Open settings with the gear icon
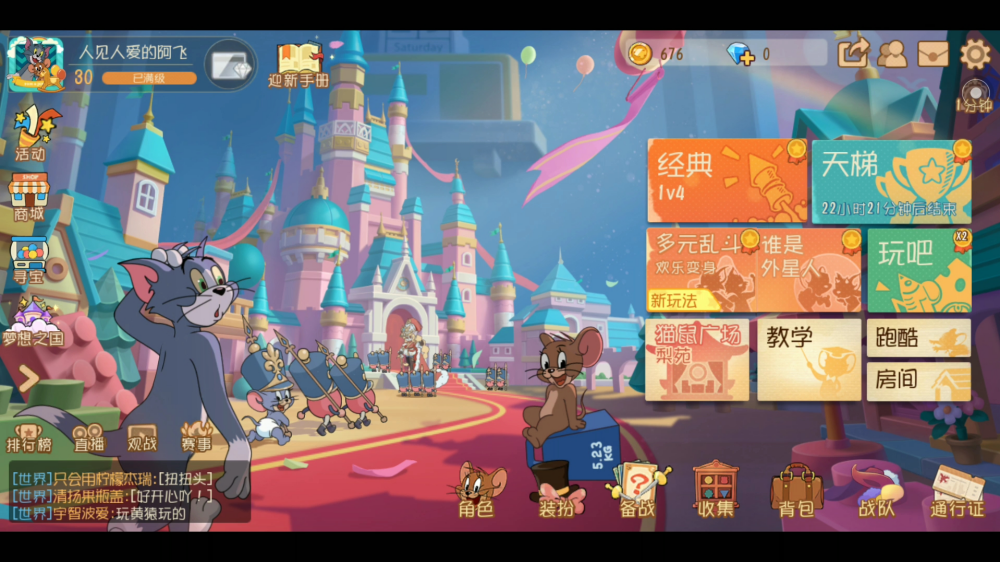Screen dimensions: 1000x562 [975, 52]
